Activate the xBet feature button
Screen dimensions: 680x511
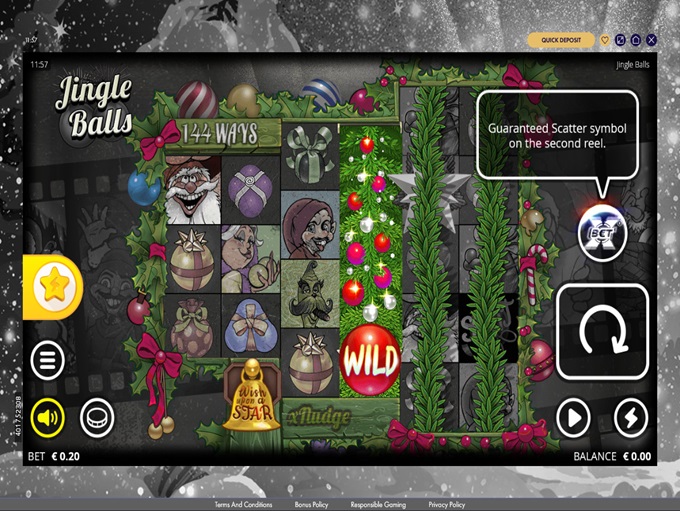coord(602,234)
